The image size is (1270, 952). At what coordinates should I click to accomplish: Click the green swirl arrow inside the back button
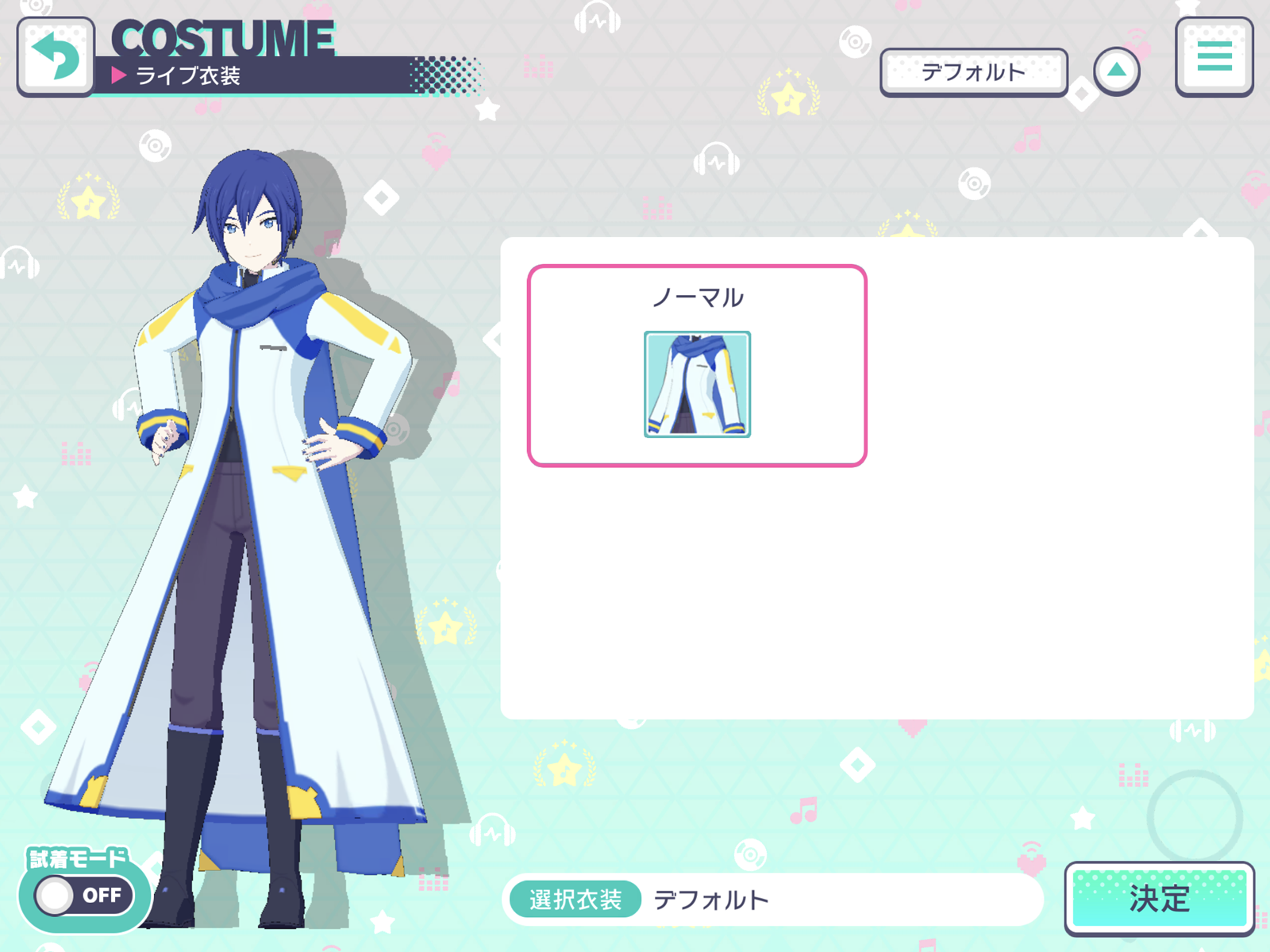[x=54, y=58]
